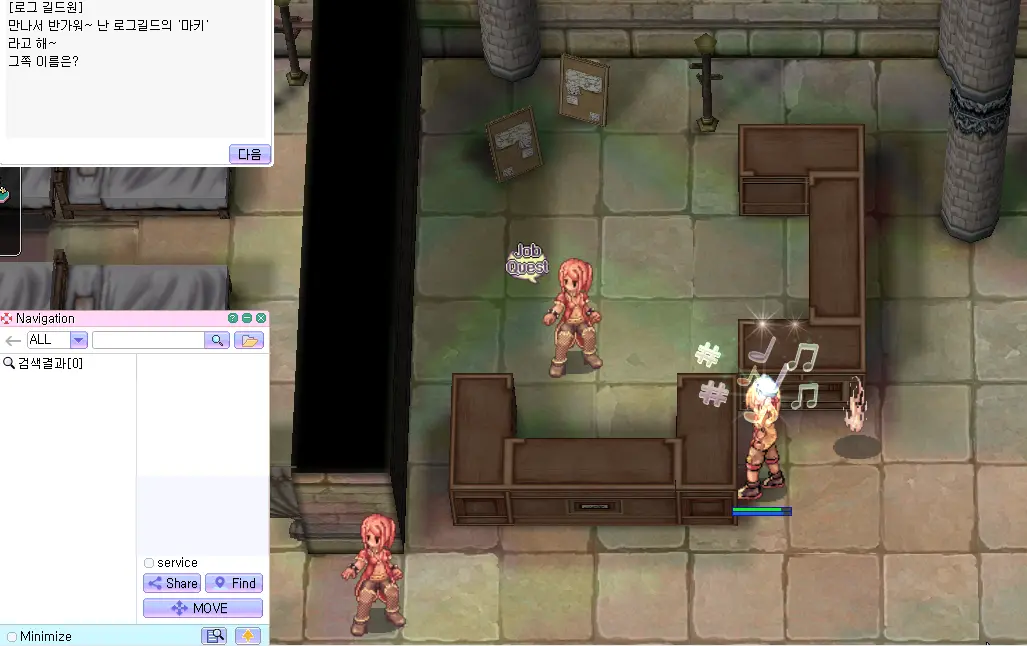Viewport: 1027px width, 646px height.
Task: Collapse the Navigation window with the minus button
Action: pos(247,318)
